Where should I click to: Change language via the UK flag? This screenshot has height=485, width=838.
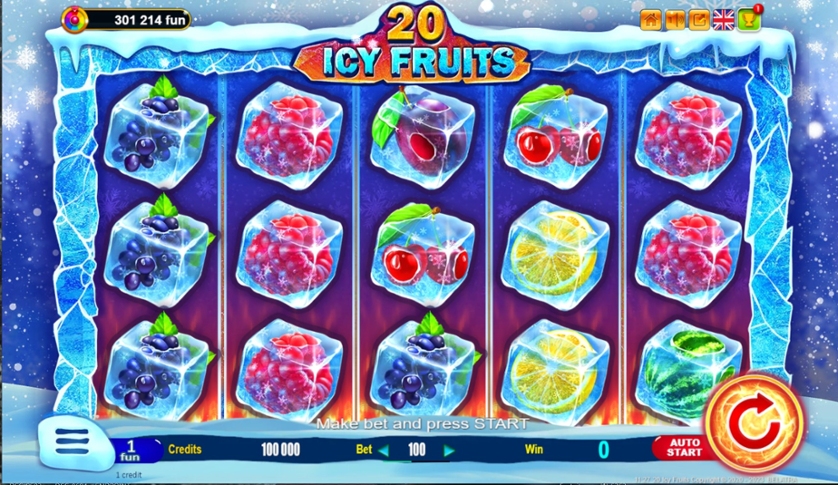coord(723,19)
